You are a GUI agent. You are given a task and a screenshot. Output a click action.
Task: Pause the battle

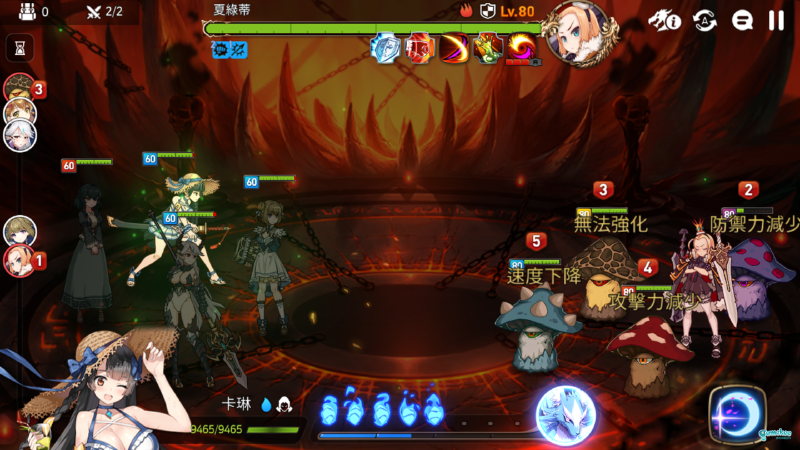pyautogui.click(x=776, y=20)
